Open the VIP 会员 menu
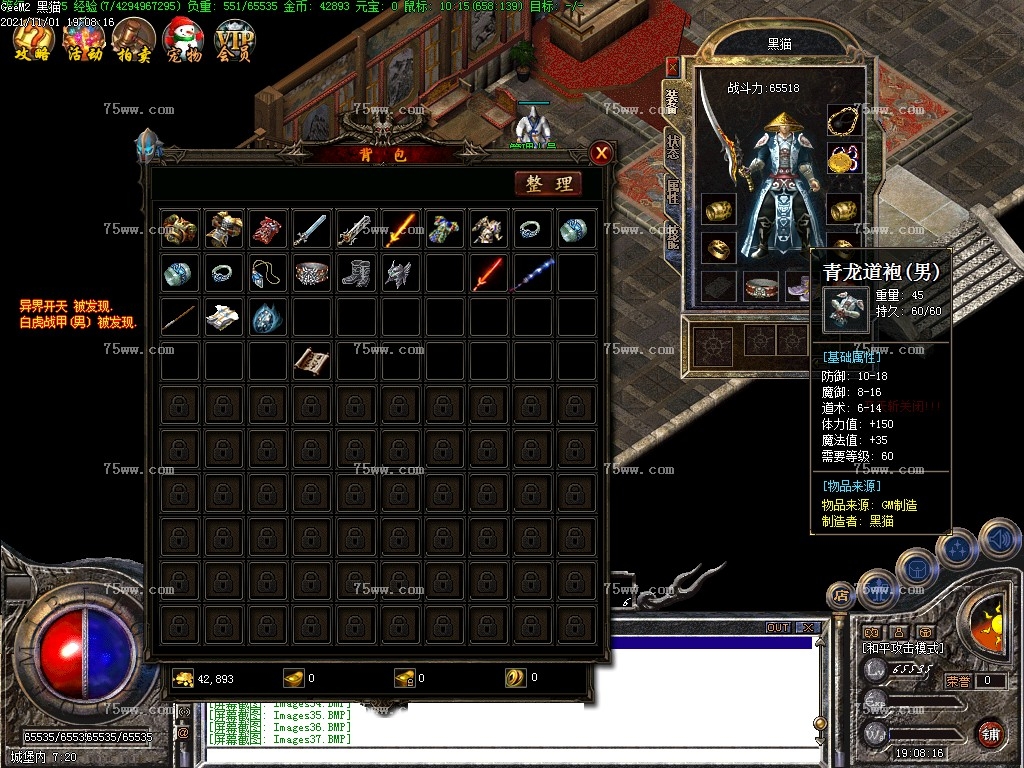Viewport: 1024px width, 768px height. pyautogui.click(x=235, y=40)
